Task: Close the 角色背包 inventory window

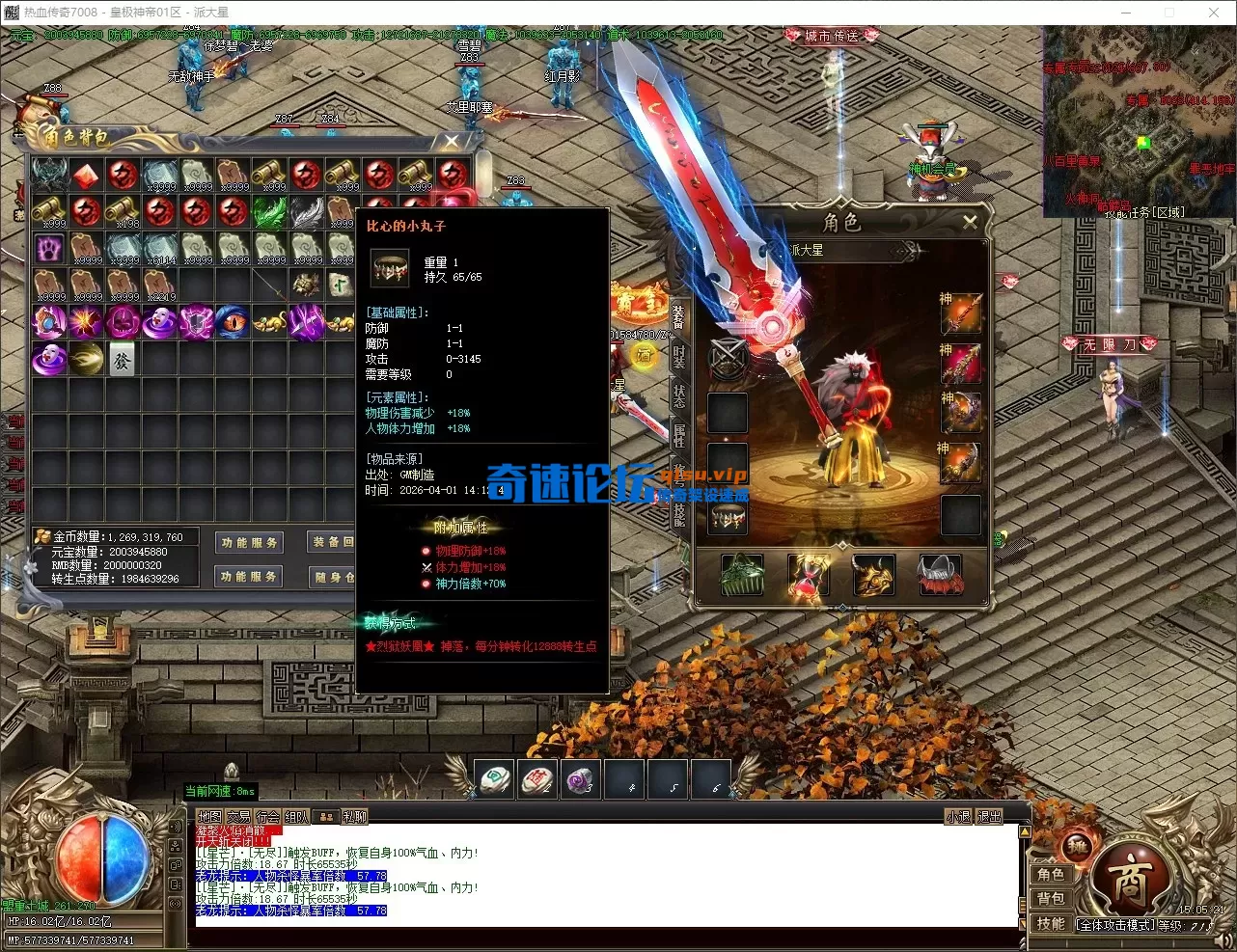Action: [451, 142]
